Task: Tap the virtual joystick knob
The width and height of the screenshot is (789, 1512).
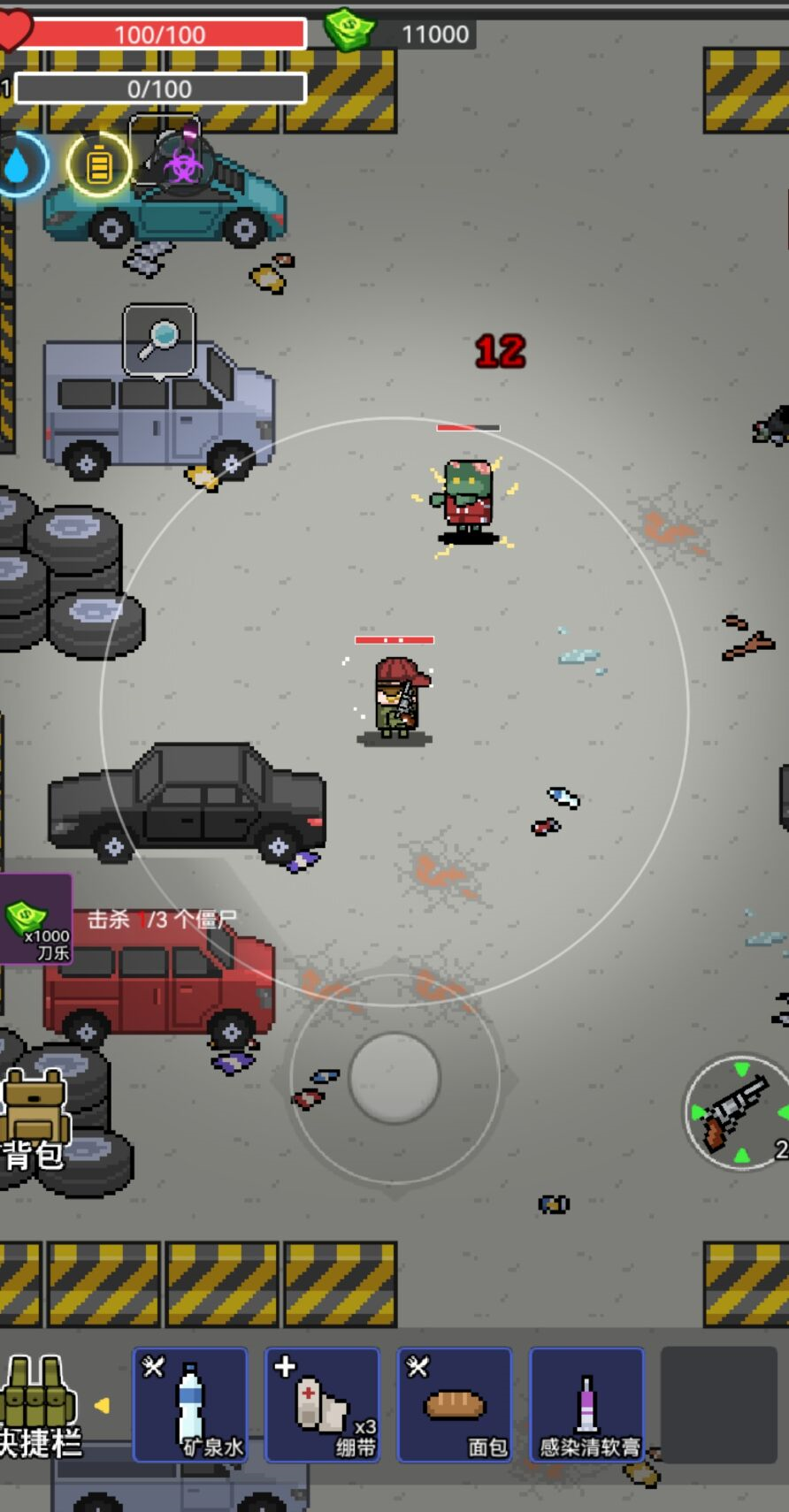Action: point(394,1078)
